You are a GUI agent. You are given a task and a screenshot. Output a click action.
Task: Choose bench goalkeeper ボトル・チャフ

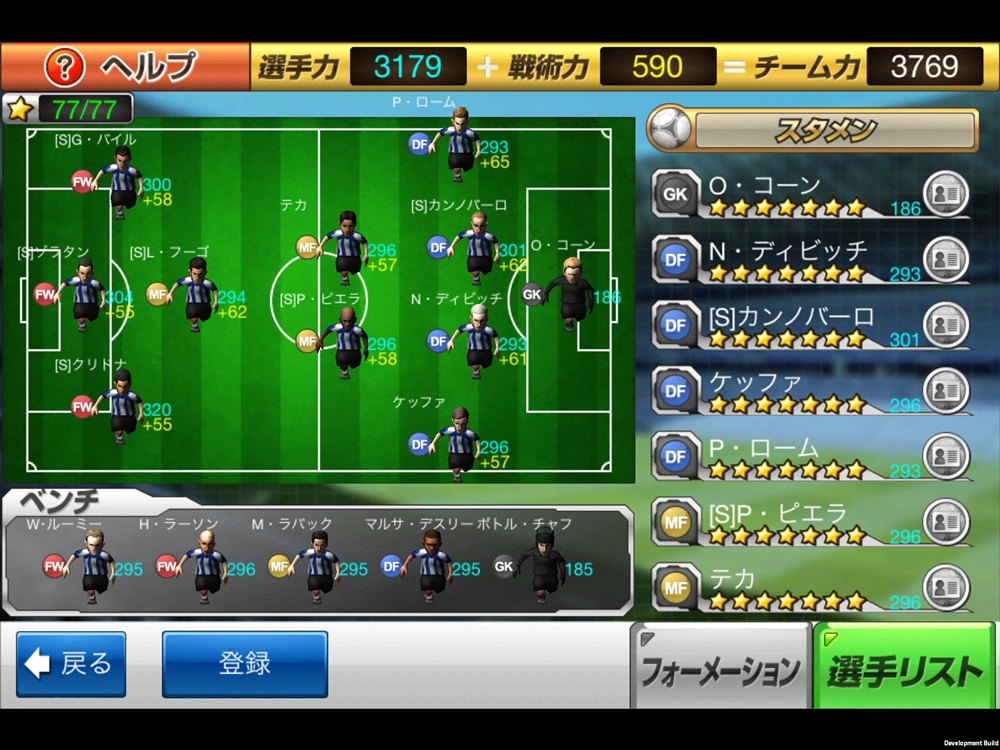coord(544,565)
